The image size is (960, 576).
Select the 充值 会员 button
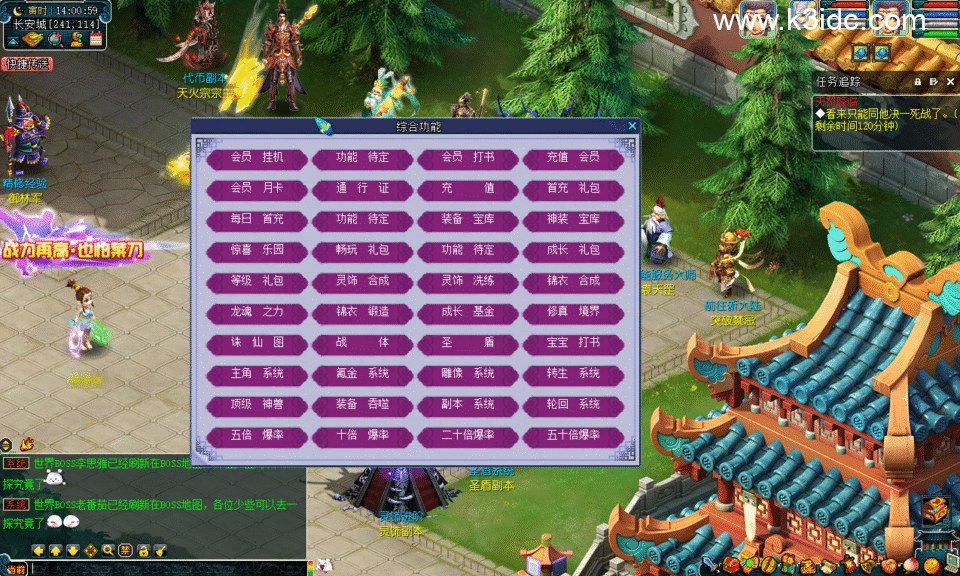tap(573, 158)
